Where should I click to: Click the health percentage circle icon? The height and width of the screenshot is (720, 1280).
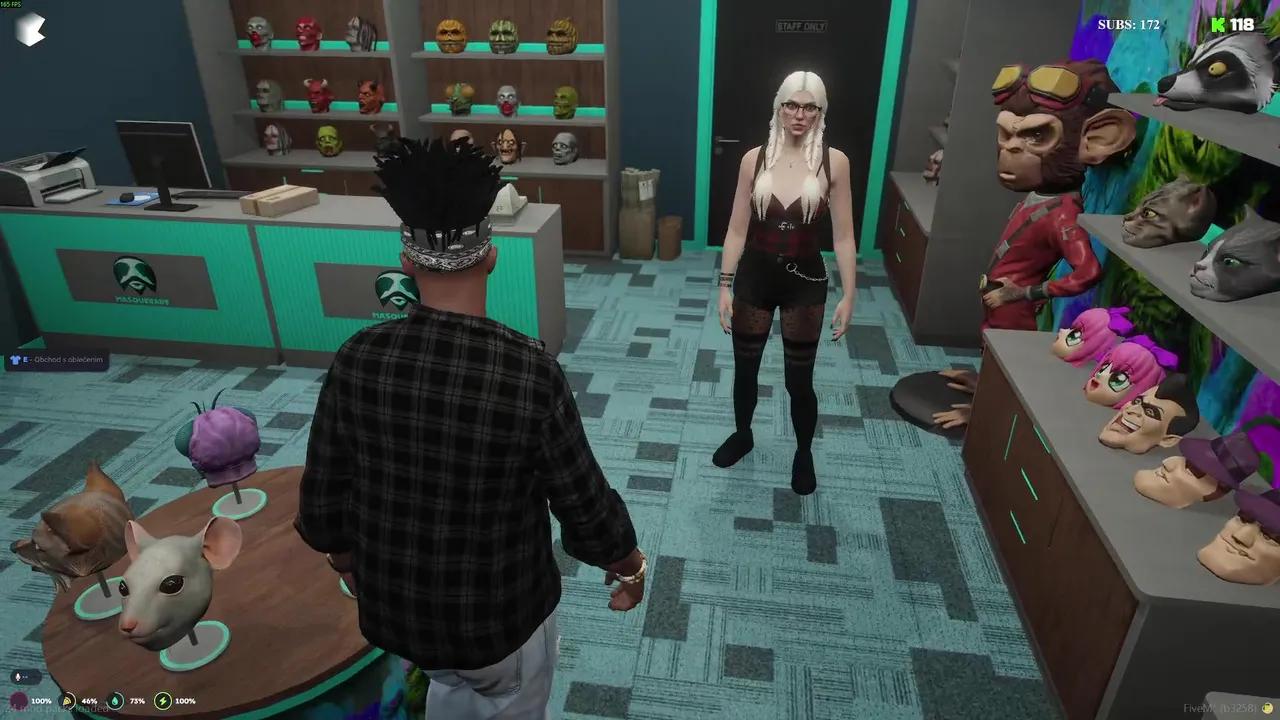[x=19, y=699]
